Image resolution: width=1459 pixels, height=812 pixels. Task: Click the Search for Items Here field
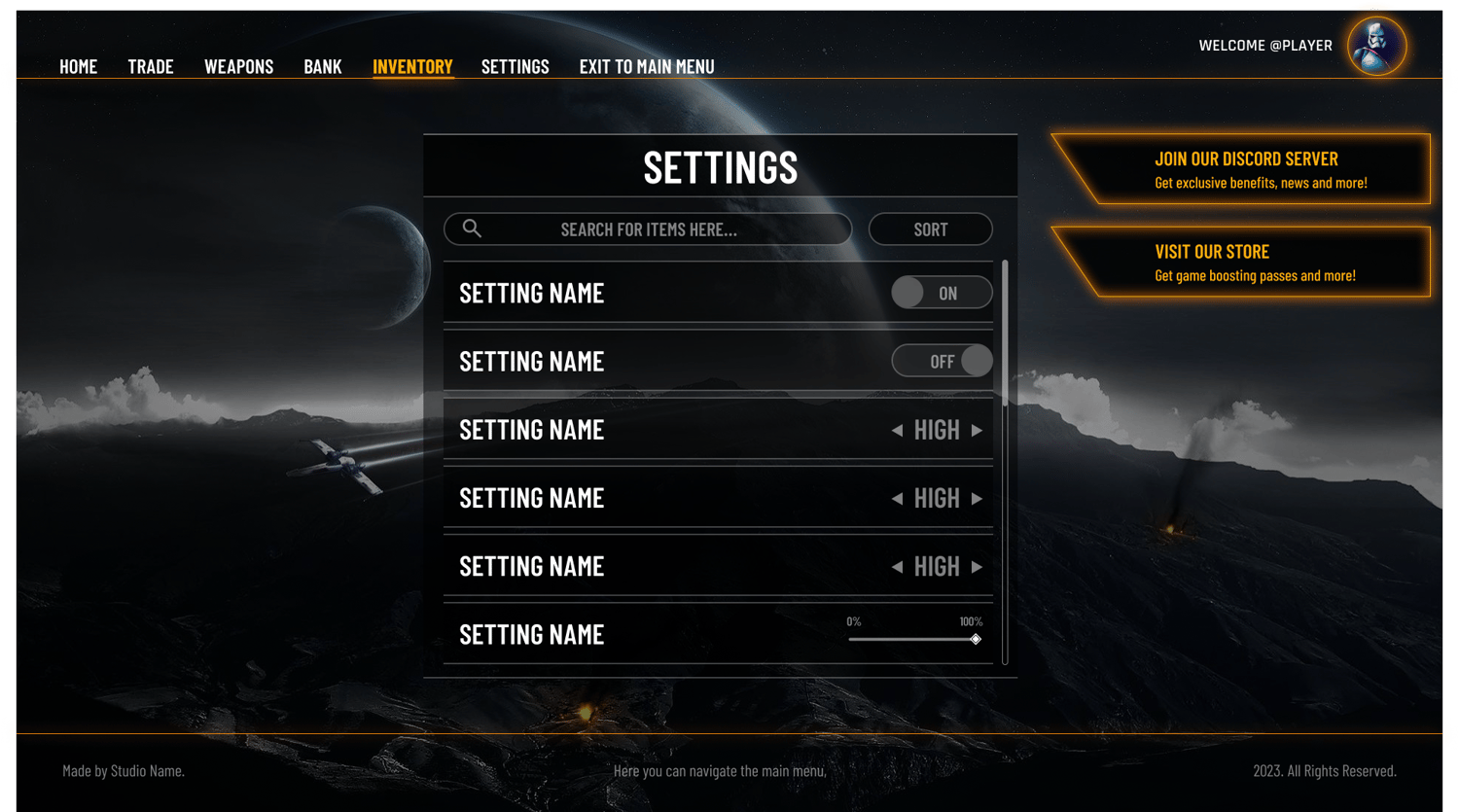pyautogui.click(x=648, y=229)
